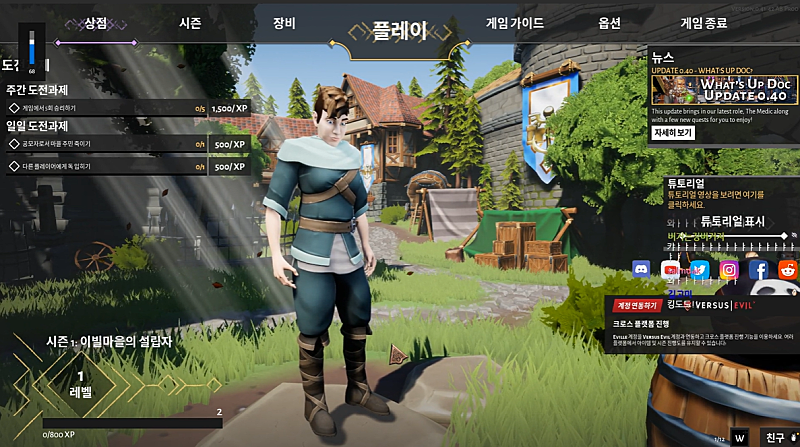Switch to the 시즌 (Season) tab
Viewport: 800px width, 447px height.
190,23
